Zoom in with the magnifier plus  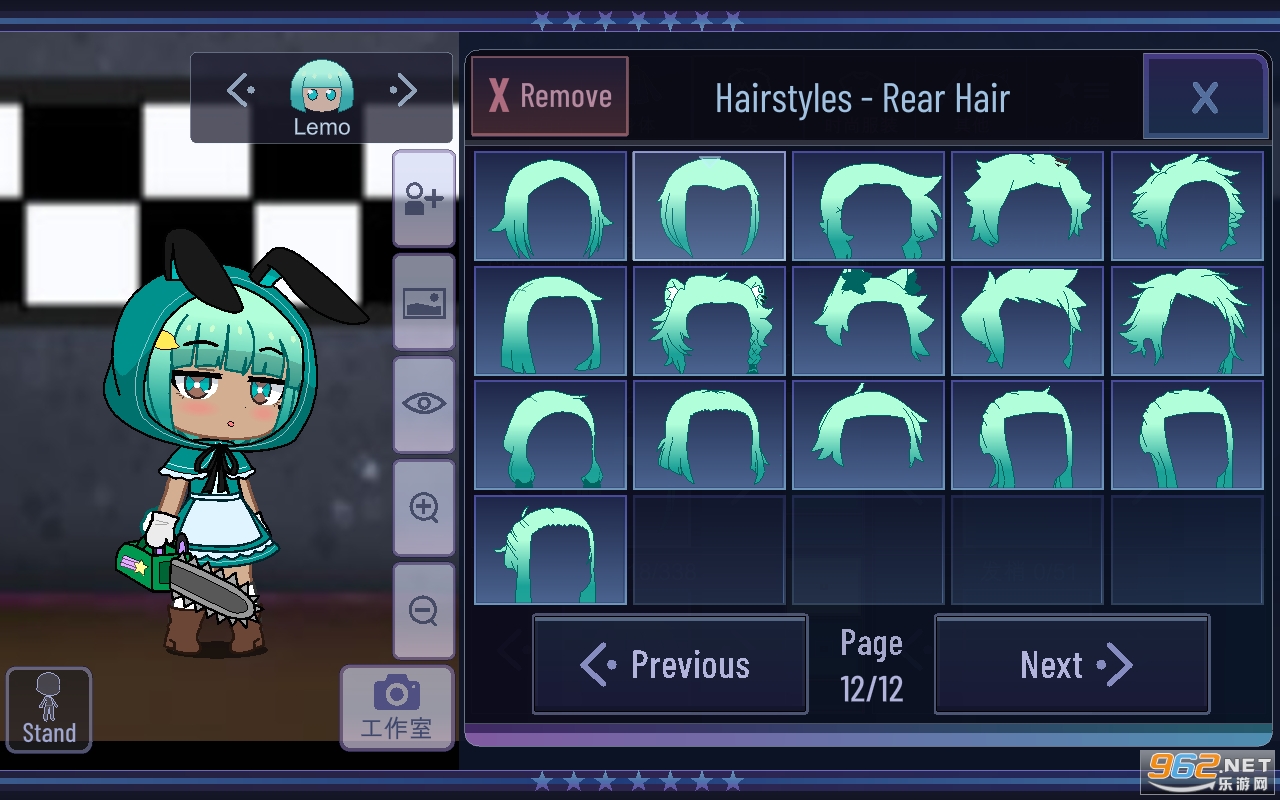pos(424,508)
